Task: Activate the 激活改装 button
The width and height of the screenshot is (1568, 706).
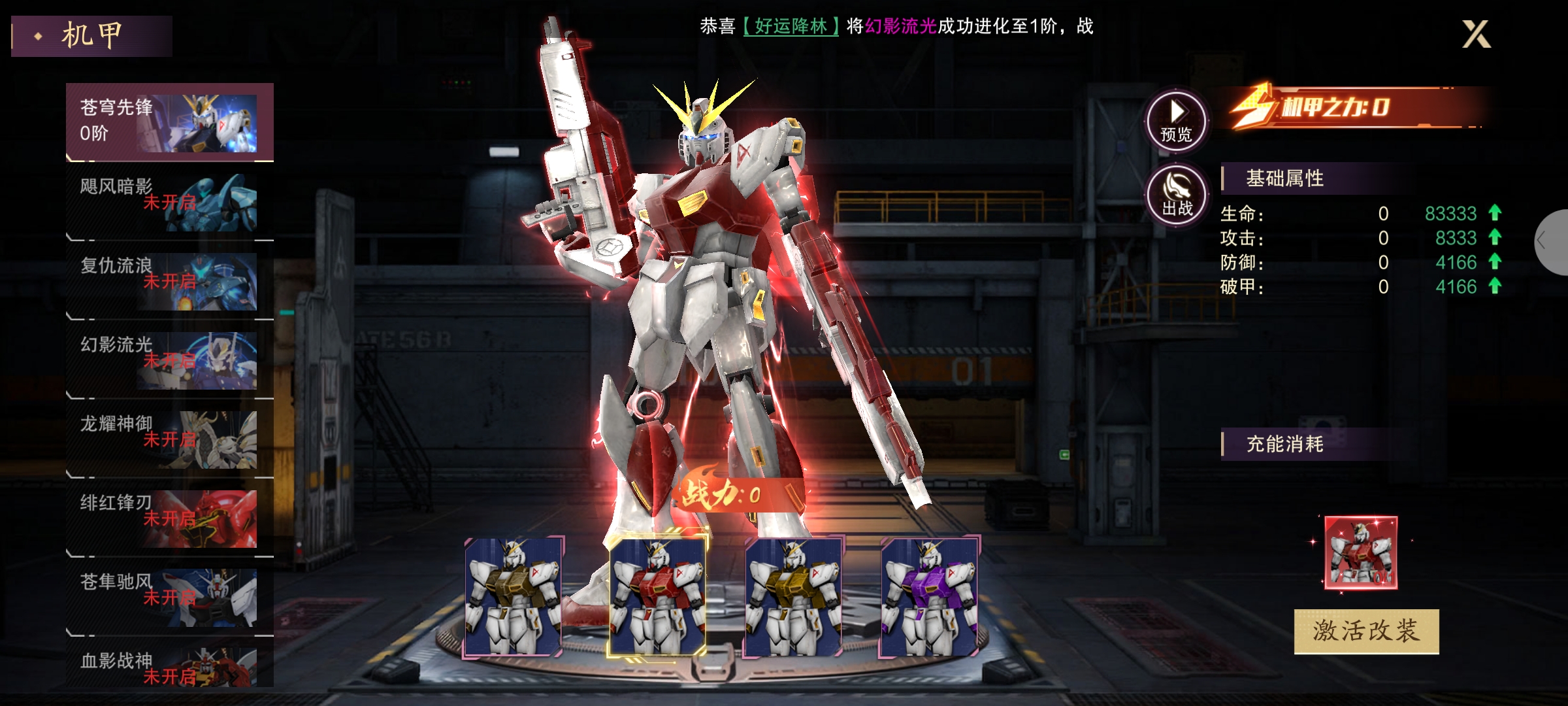Action: point(1366,631)
